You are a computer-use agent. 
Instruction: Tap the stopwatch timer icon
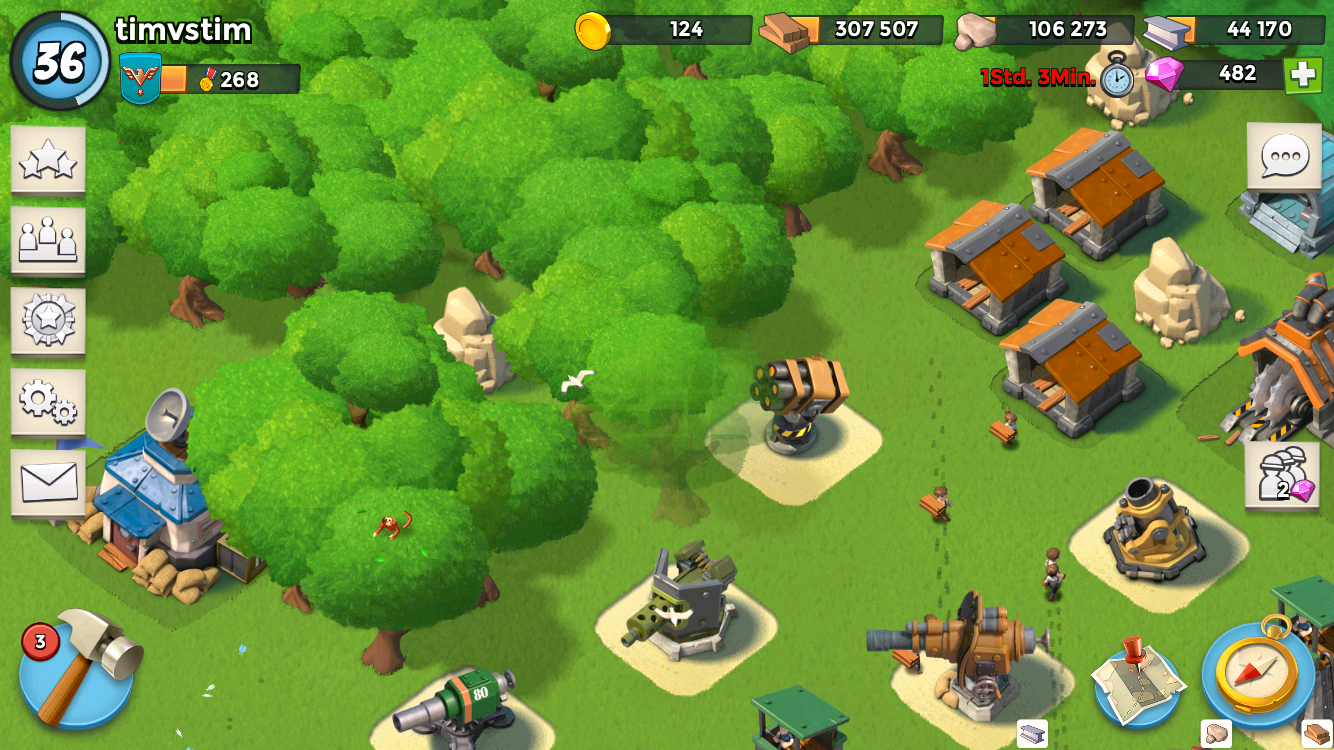pos(1117,77)
